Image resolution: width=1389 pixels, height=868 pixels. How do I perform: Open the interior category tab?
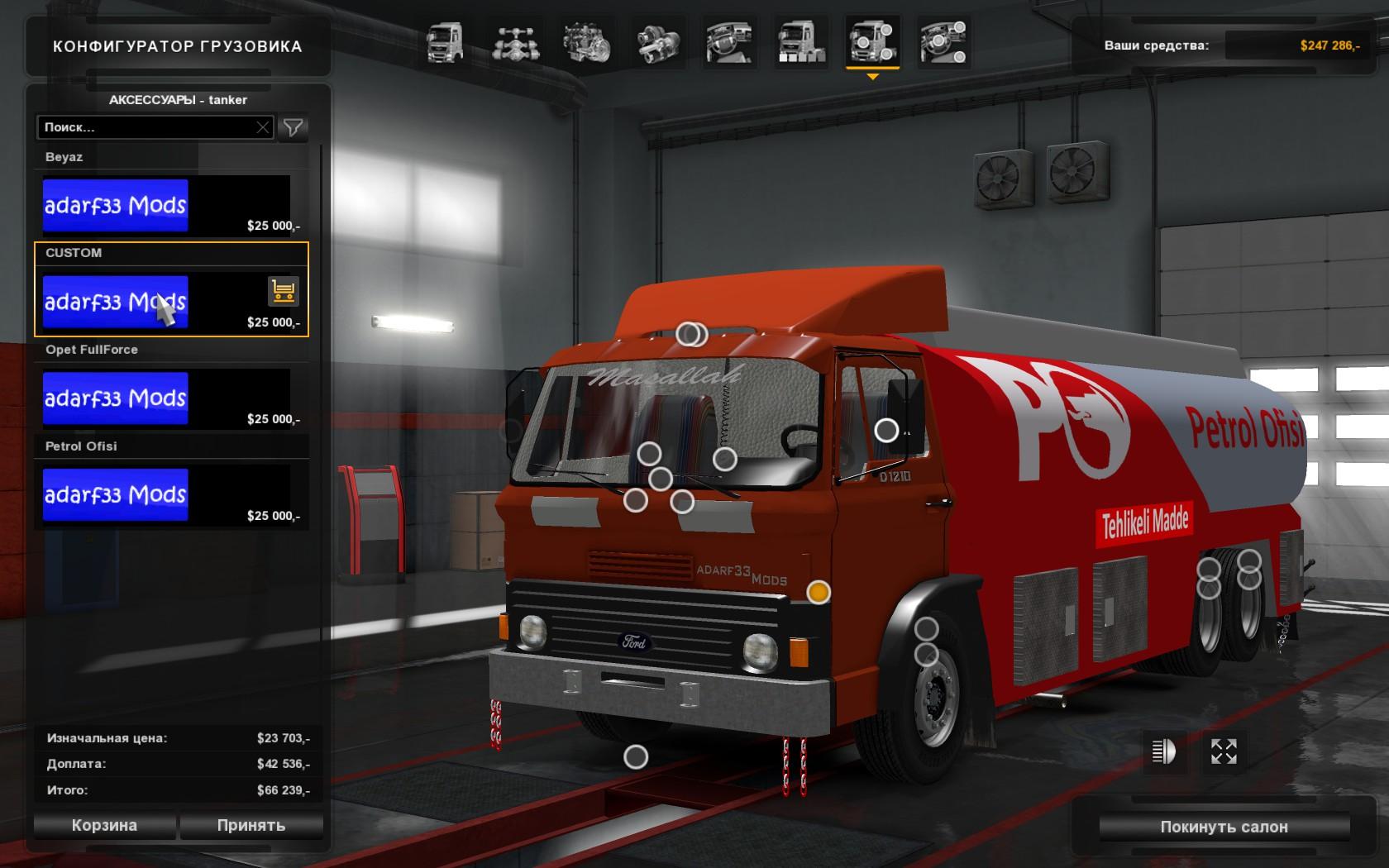(729, 43)
